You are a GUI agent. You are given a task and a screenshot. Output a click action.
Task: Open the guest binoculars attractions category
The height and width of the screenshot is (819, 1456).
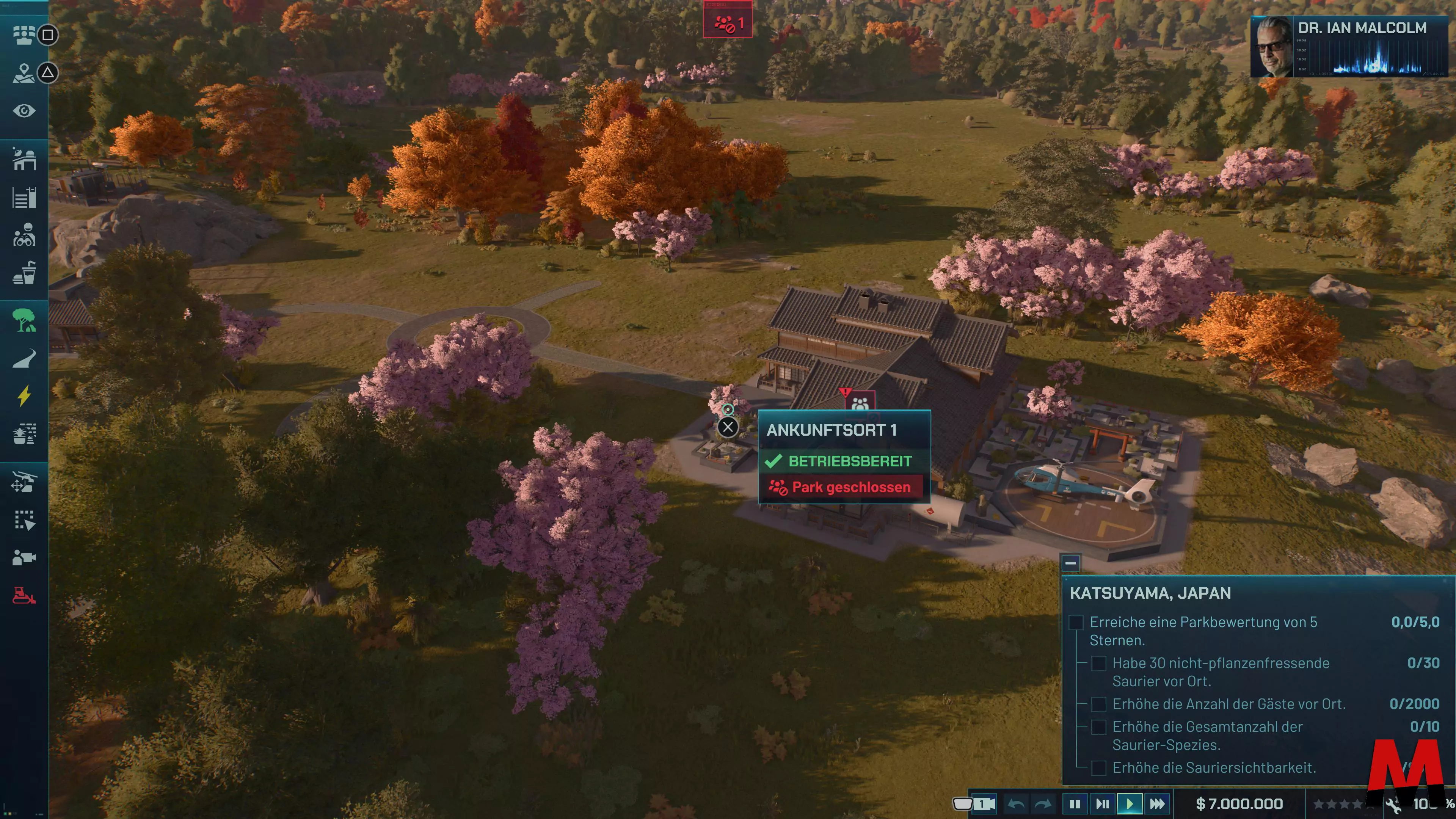point(24,236)
